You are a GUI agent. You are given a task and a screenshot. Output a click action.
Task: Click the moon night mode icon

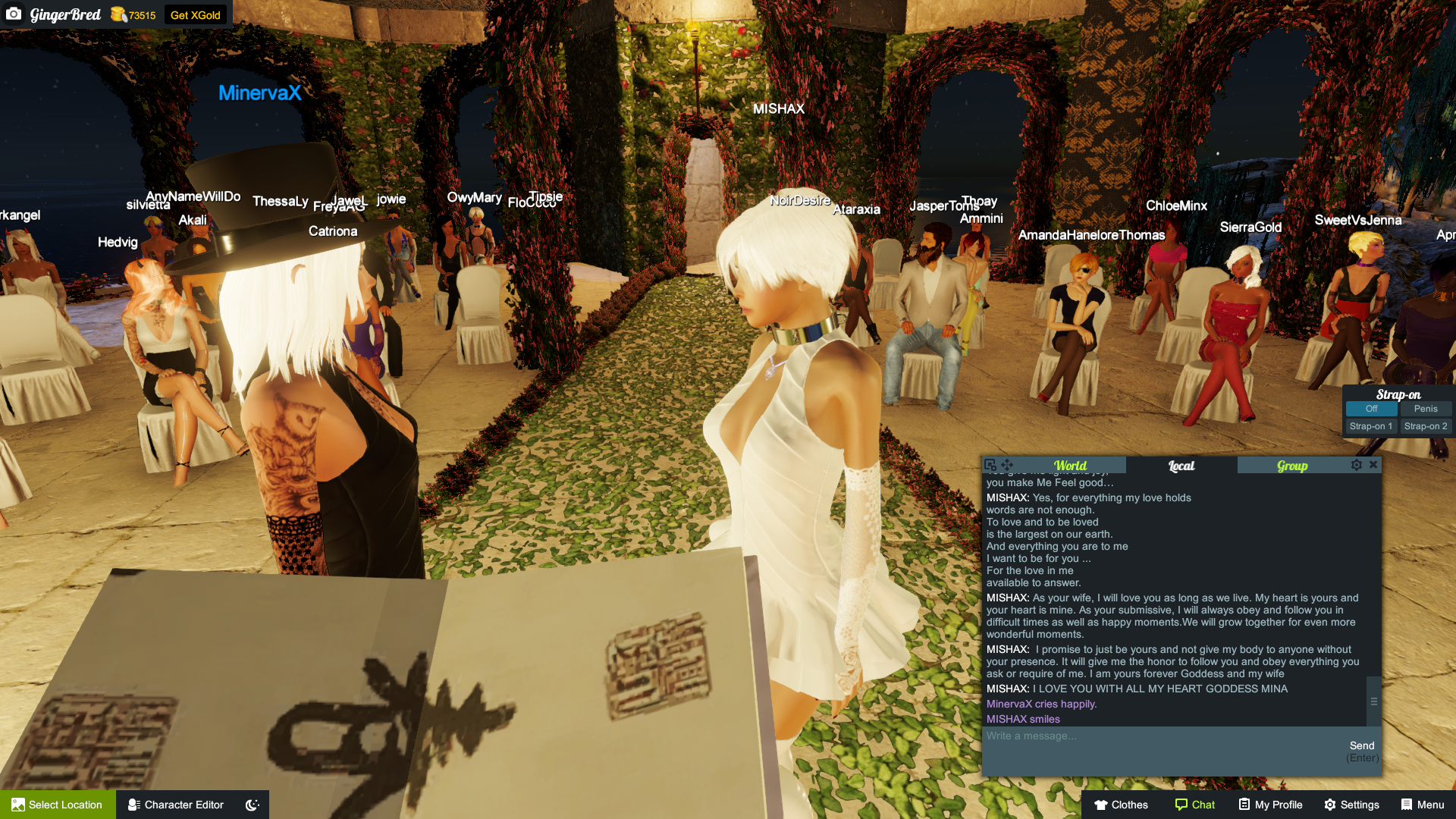tap(251, 805)
